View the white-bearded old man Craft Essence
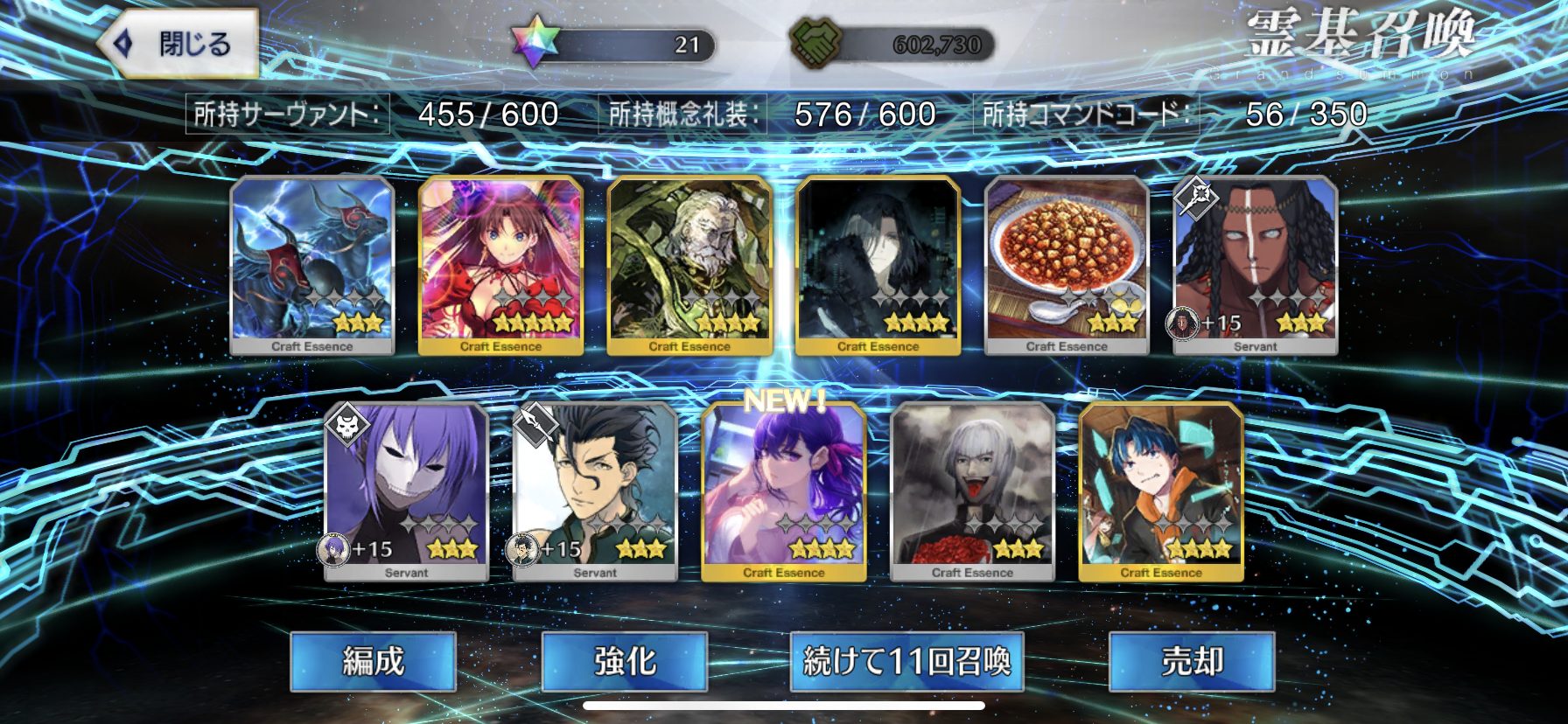The width and height of the screenshot is (1568, 724). [x=689, y=265]
